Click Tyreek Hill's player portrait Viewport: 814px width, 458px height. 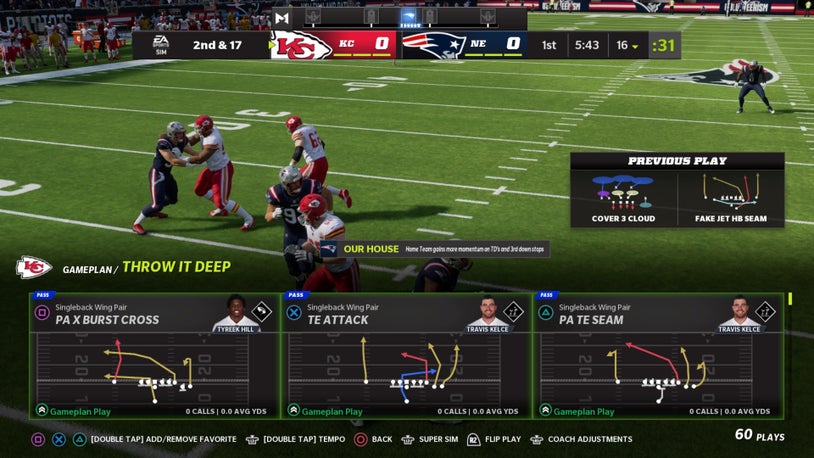point(236,313)
